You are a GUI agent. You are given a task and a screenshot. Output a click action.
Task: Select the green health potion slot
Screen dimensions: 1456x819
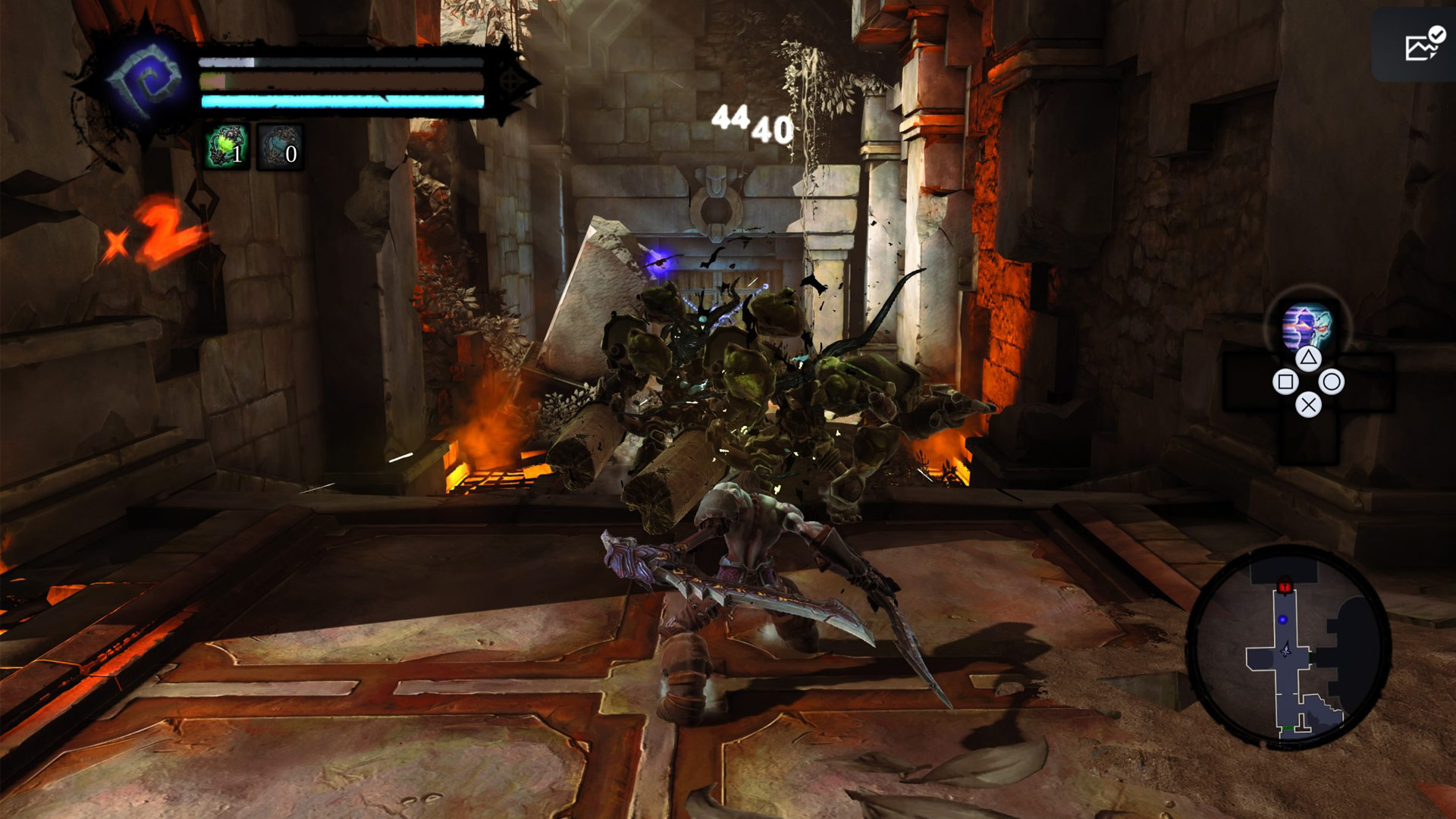coord(227,146)
